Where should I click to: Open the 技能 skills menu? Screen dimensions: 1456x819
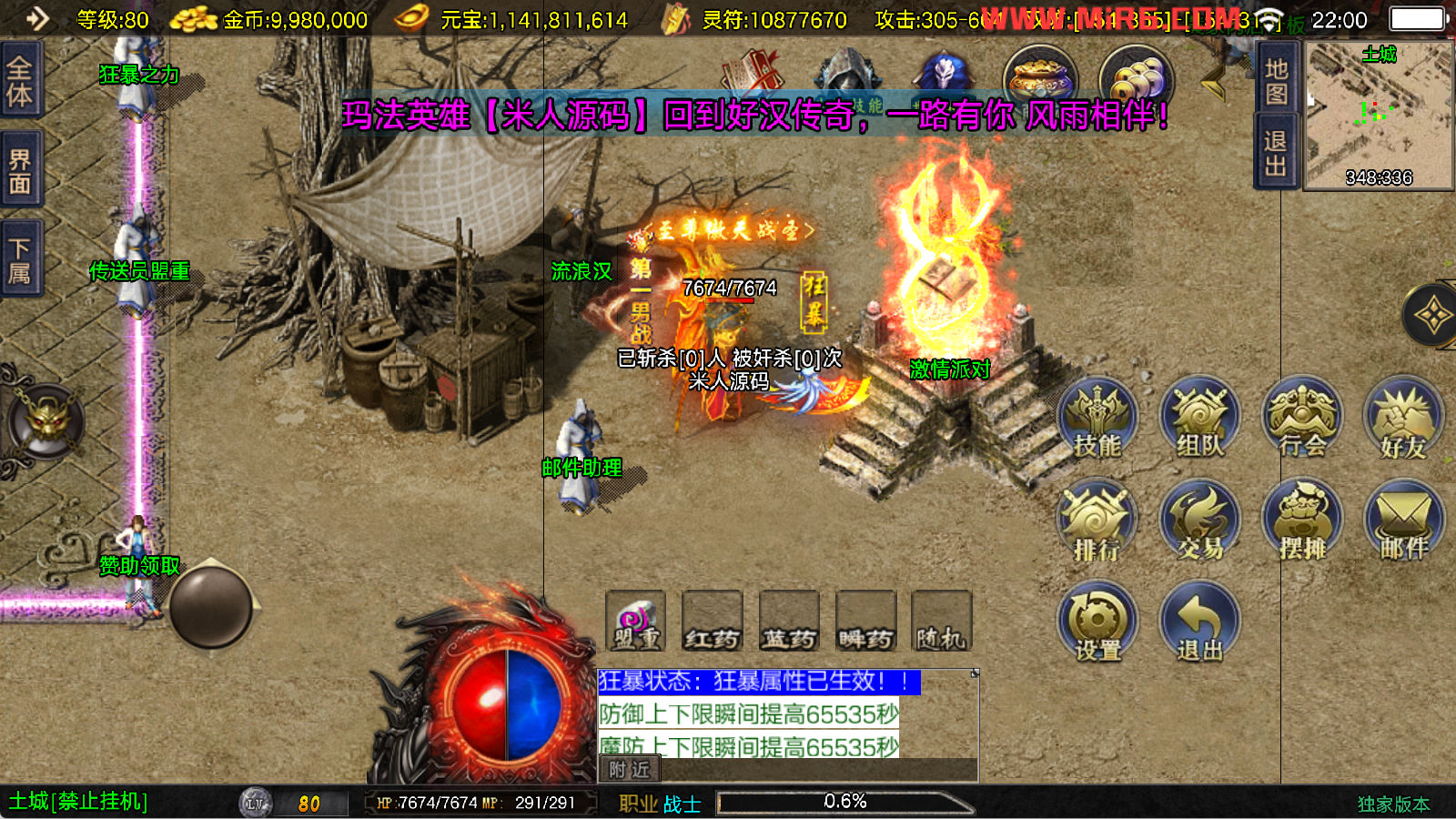pyautogui.click(x=1097, y=419)
